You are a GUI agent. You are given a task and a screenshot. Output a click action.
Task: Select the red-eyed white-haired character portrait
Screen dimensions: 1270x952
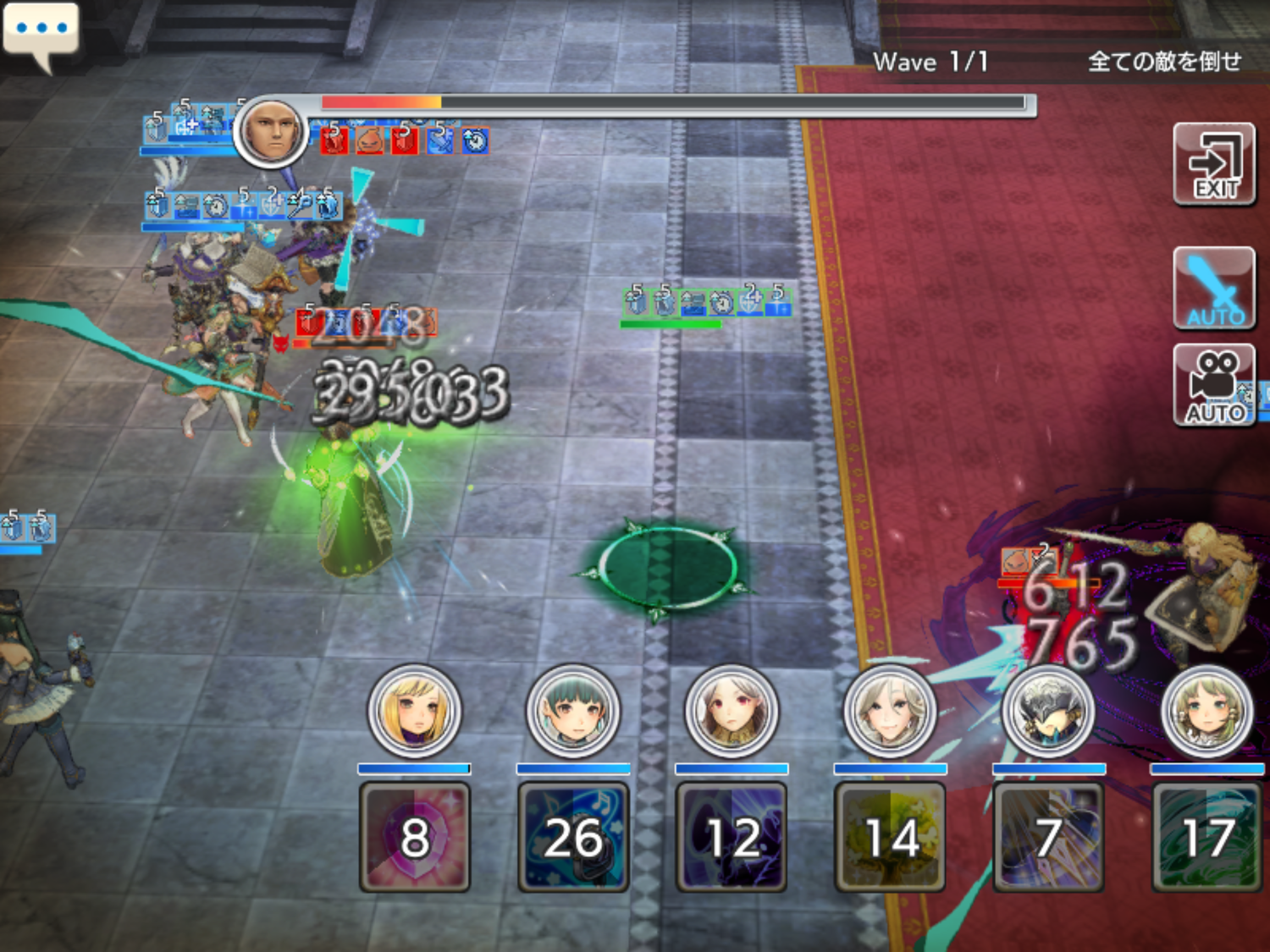point(732,711)
